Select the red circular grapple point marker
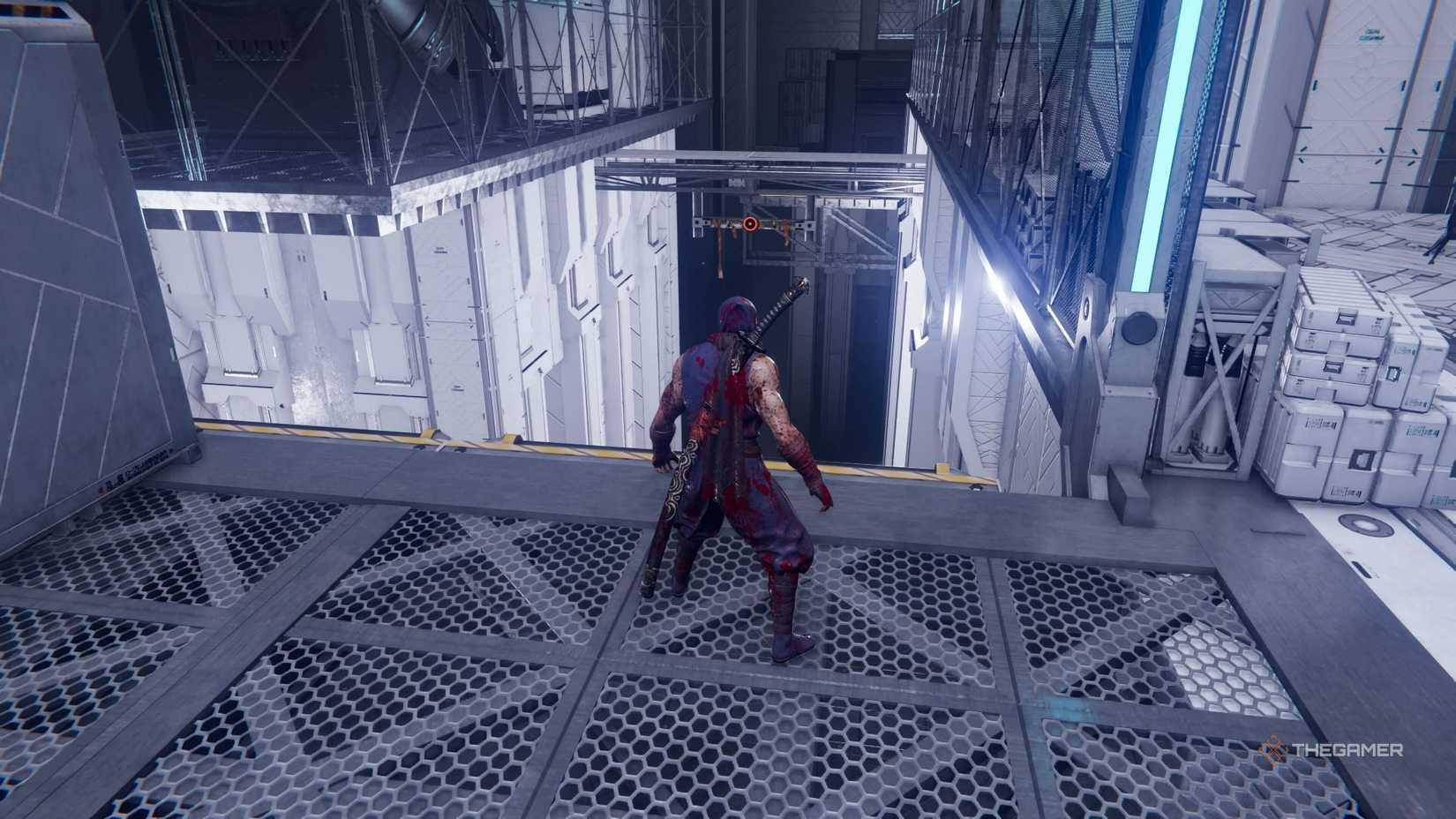1456x819 pixels. coord(750,224)
